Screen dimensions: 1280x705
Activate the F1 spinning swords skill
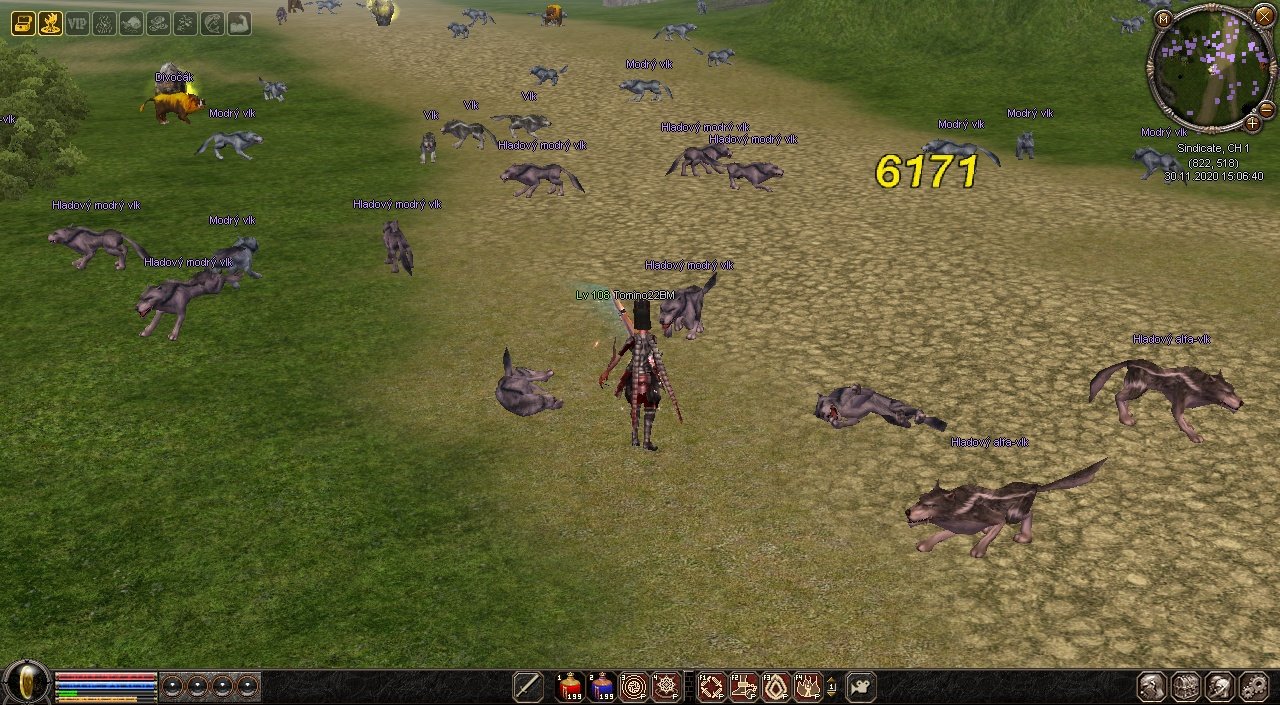712,686
